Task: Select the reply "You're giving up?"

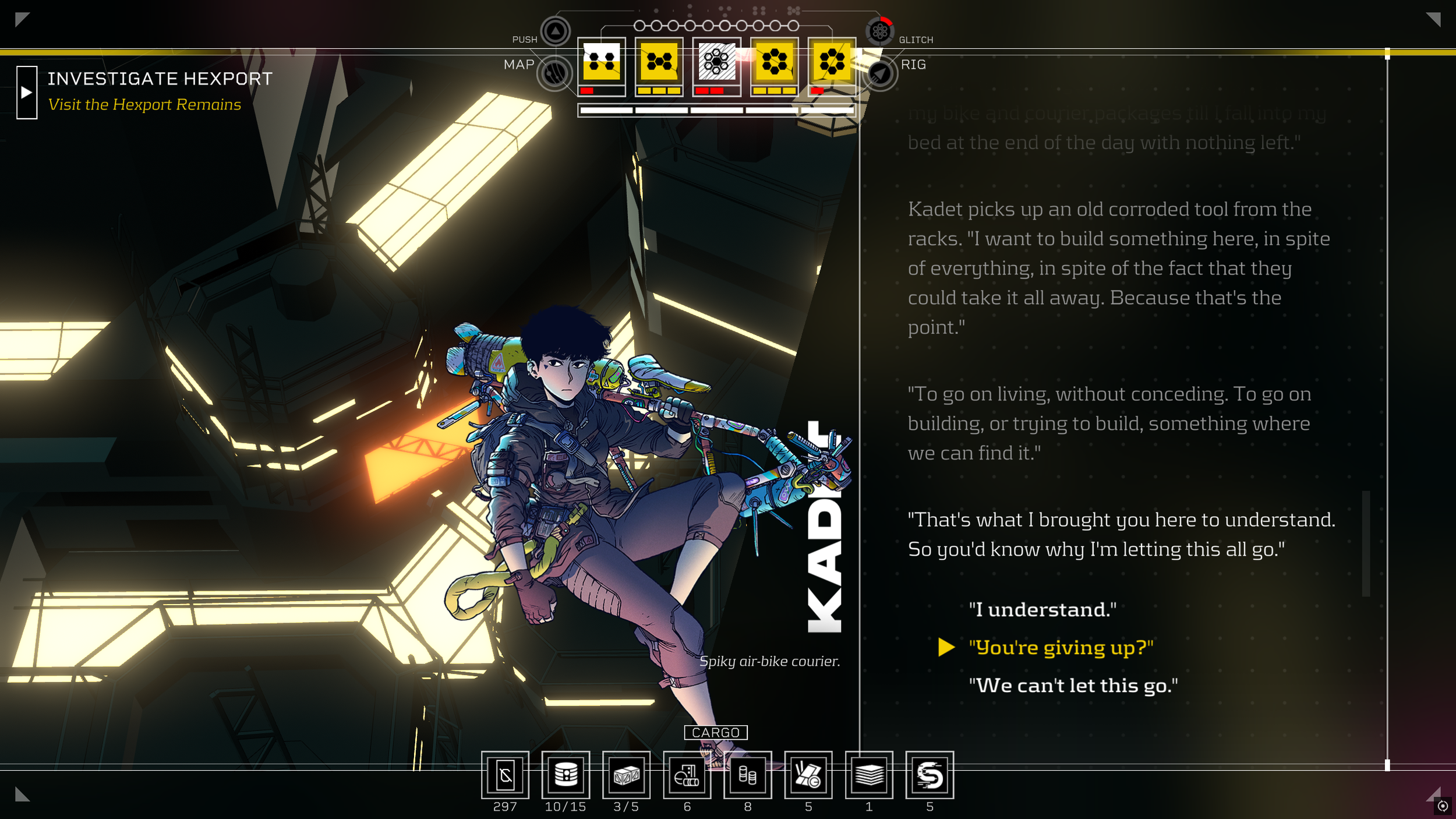Action: [1061, 647]
